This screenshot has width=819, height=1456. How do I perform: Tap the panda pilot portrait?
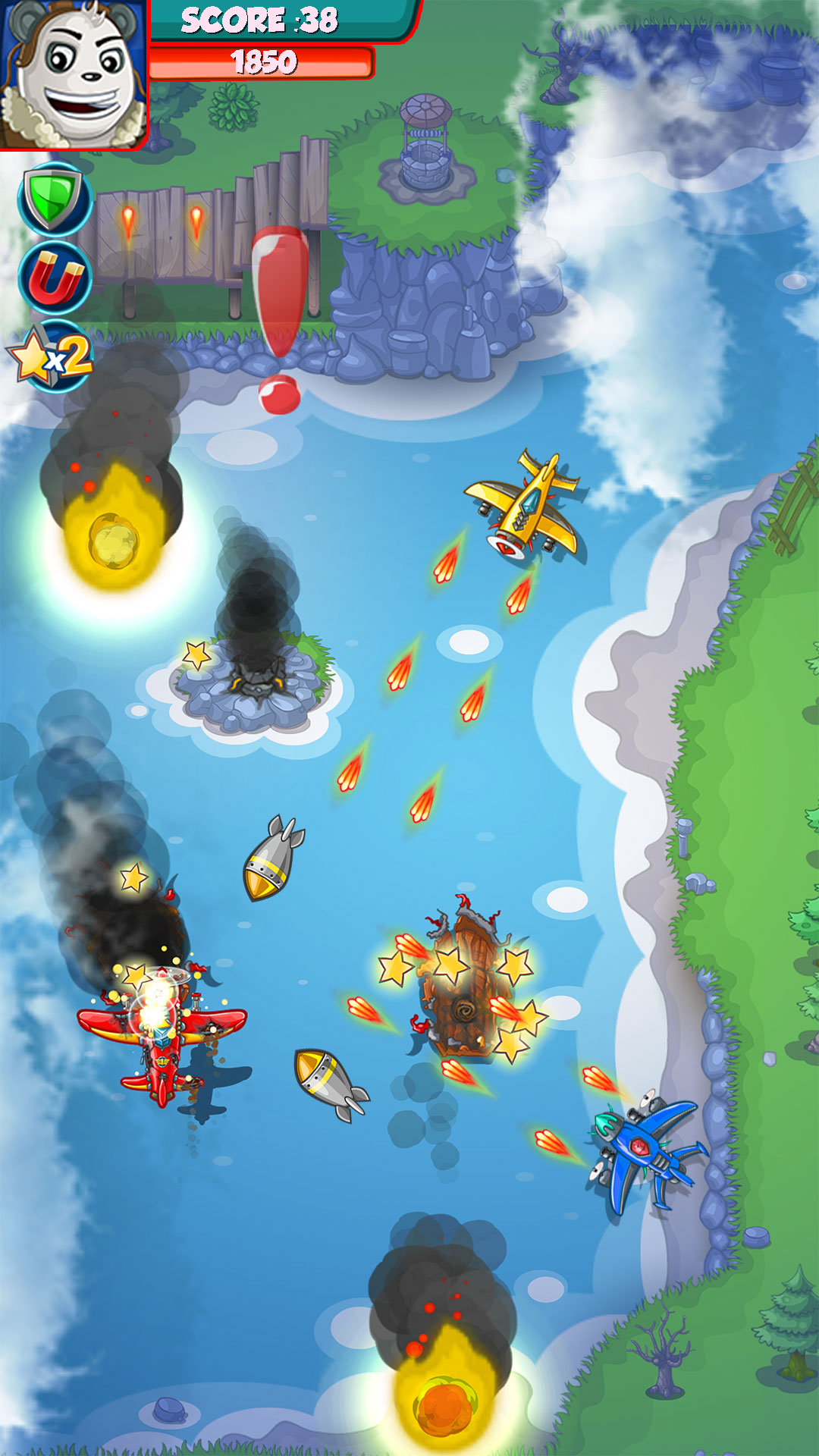tap(74, 74)
